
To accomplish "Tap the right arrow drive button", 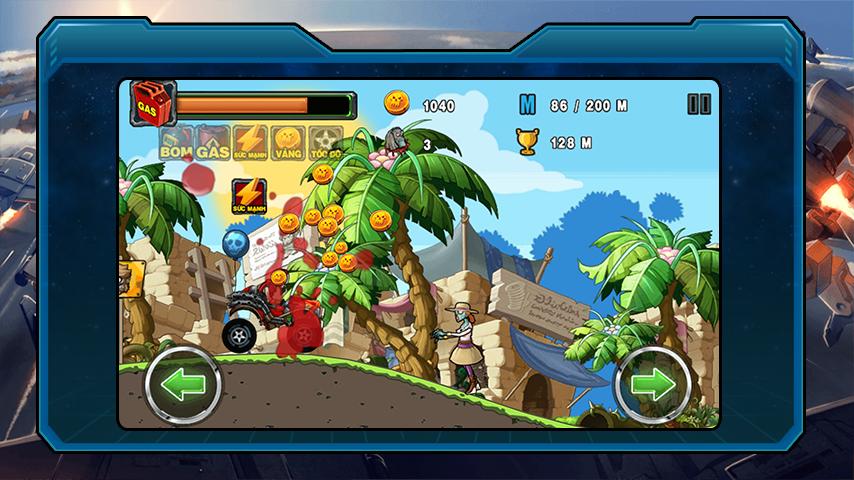I will pos(651,385).
